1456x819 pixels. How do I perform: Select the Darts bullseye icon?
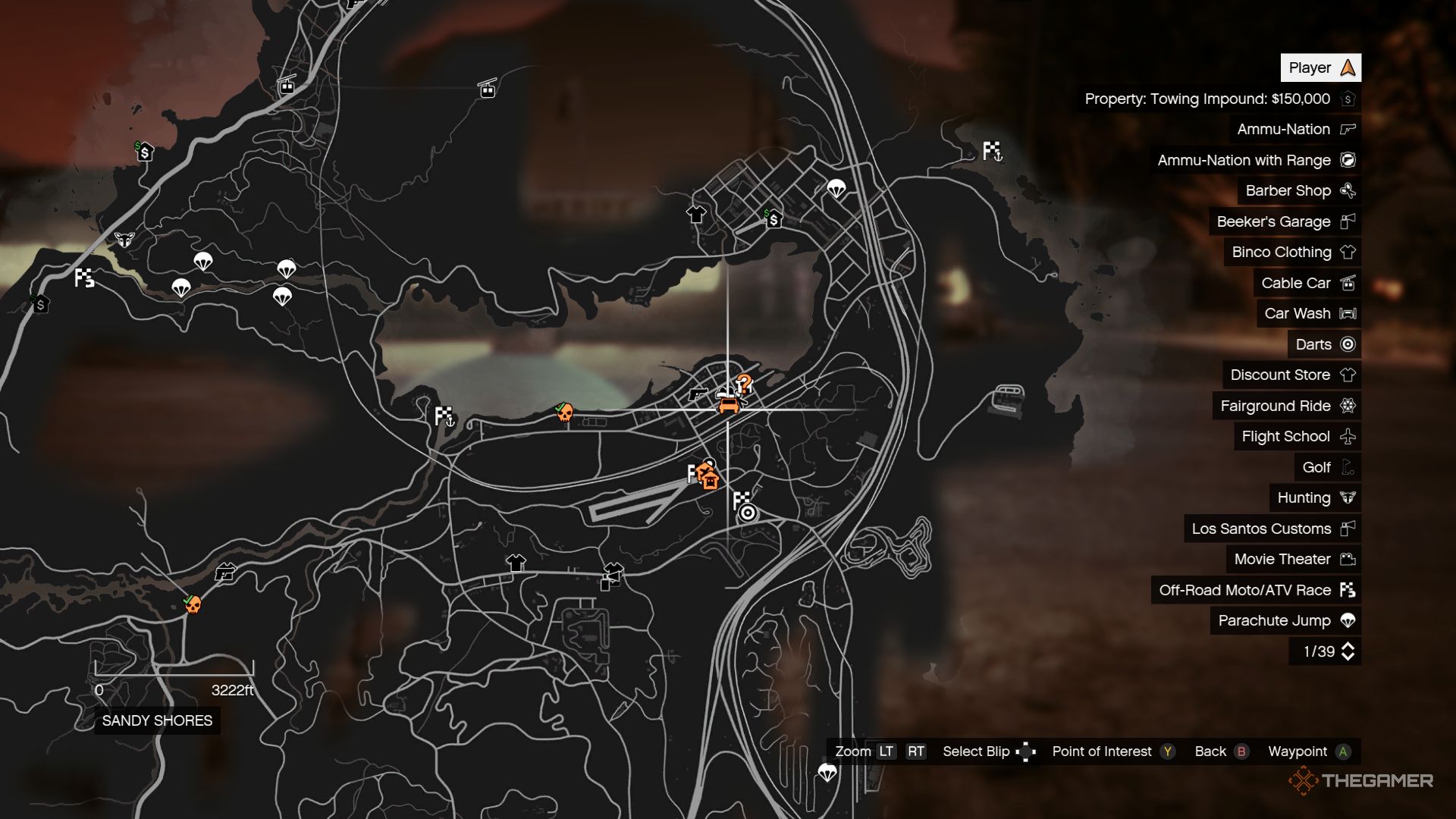click(x=1349, y=344)
